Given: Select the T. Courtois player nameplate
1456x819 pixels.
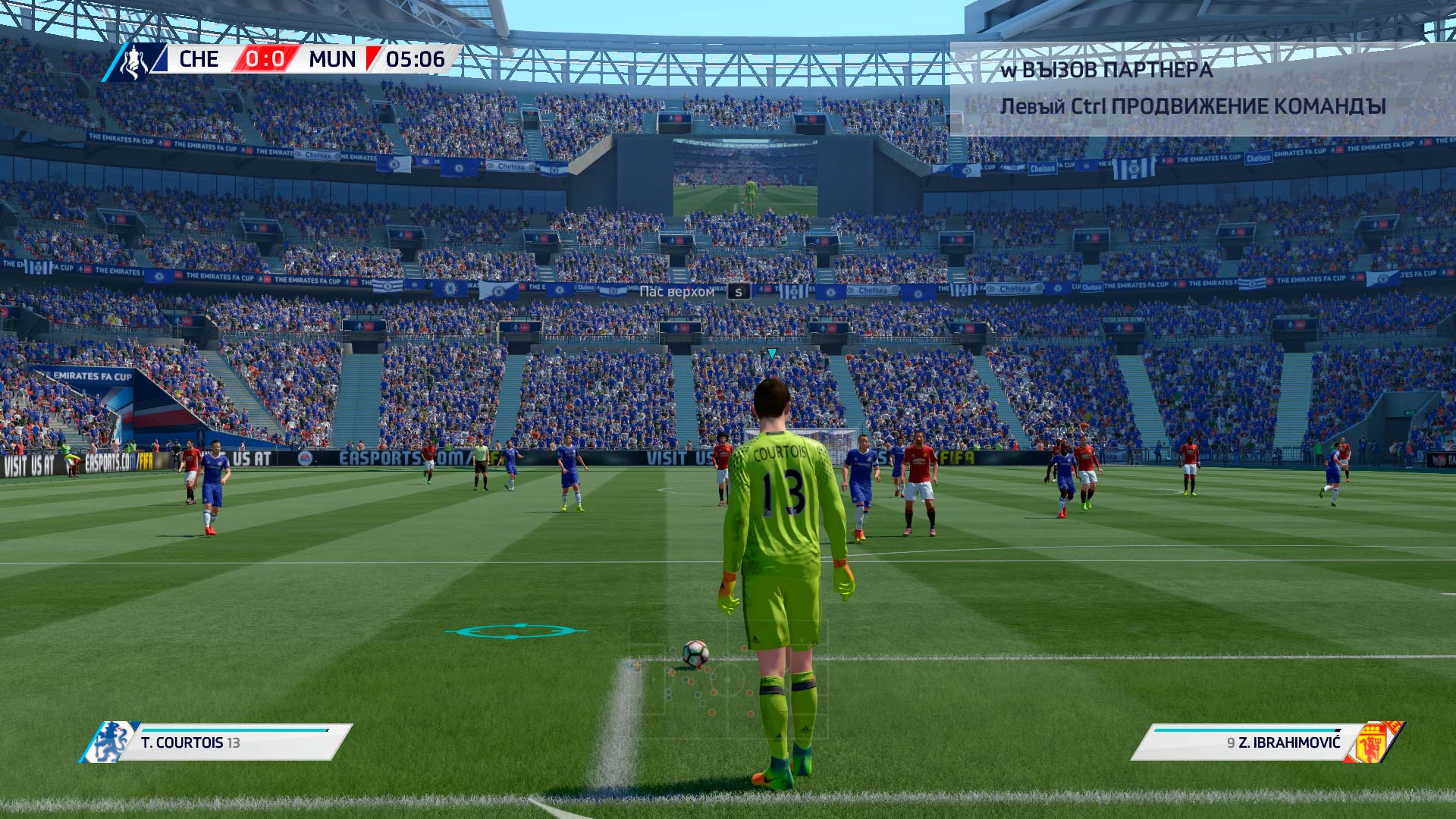Looking at the screenshot, I should 216,742.
